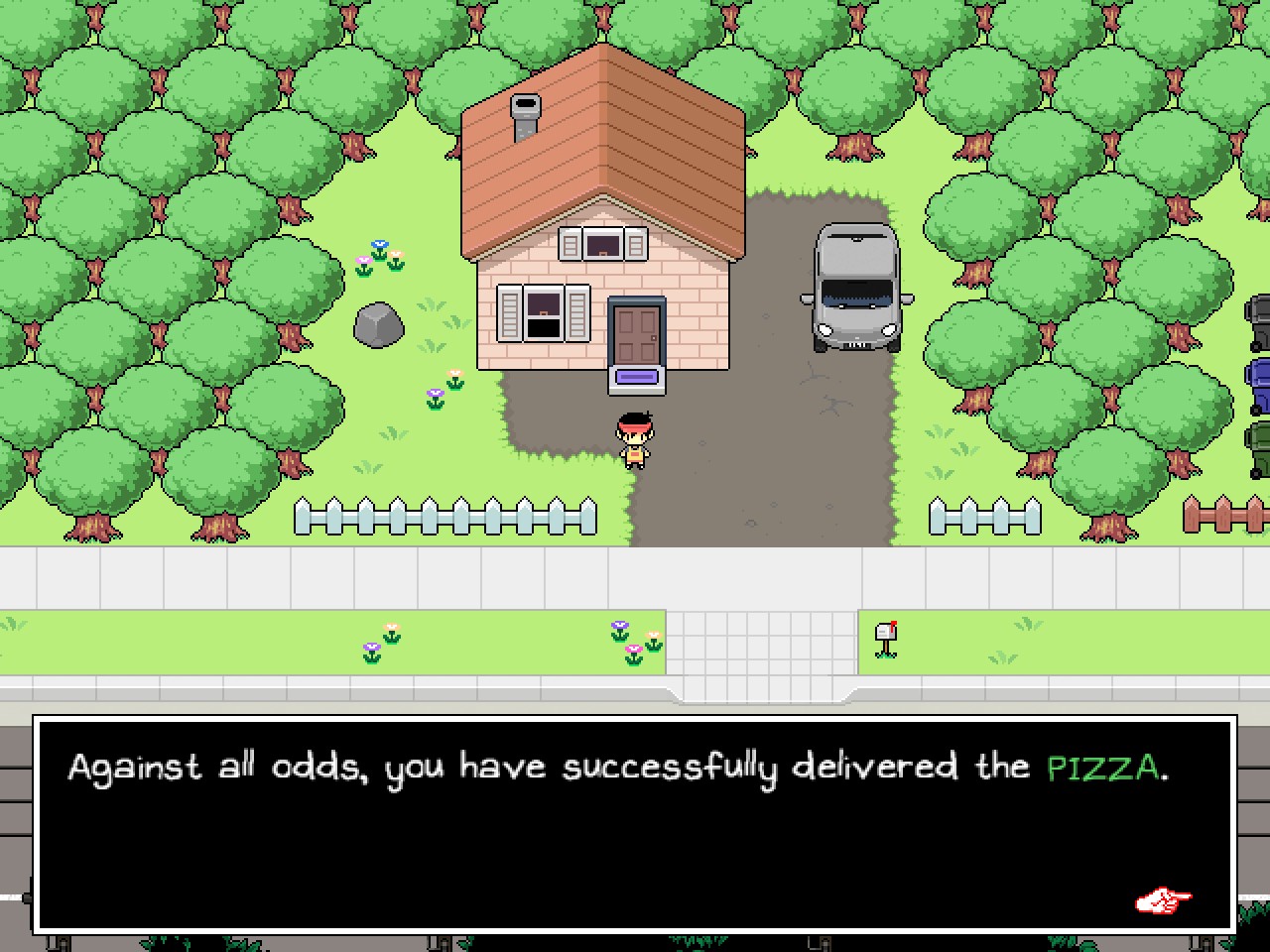Click the orange fence in the bottom-right corner

pyautogui.click(x=1225, y=514)
